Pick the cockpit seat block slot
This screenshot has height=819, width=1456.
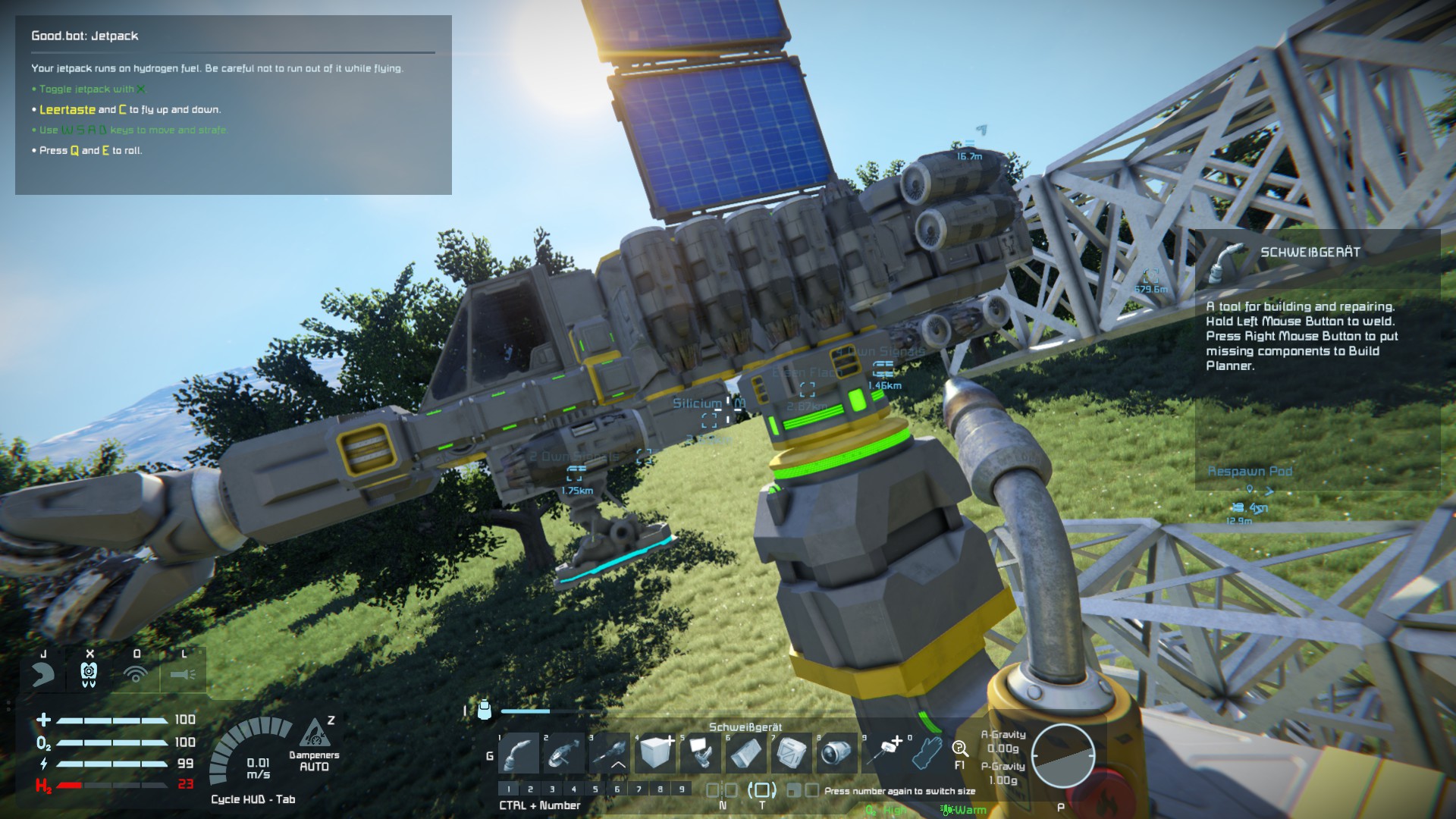click(701, 753)
